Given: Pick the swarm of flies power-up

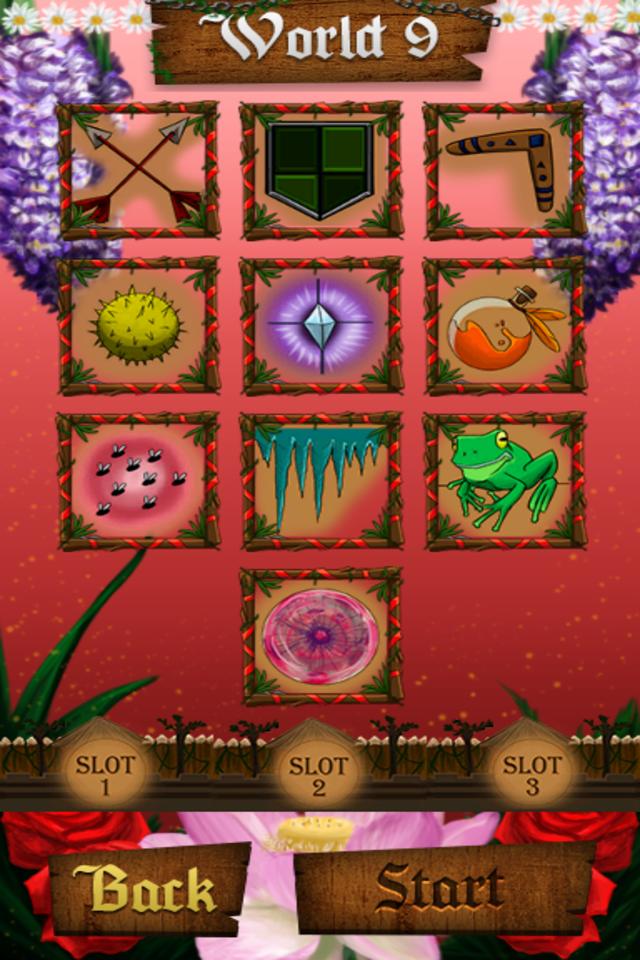Looking at the screenshot, I should click(x=139, y=481).
